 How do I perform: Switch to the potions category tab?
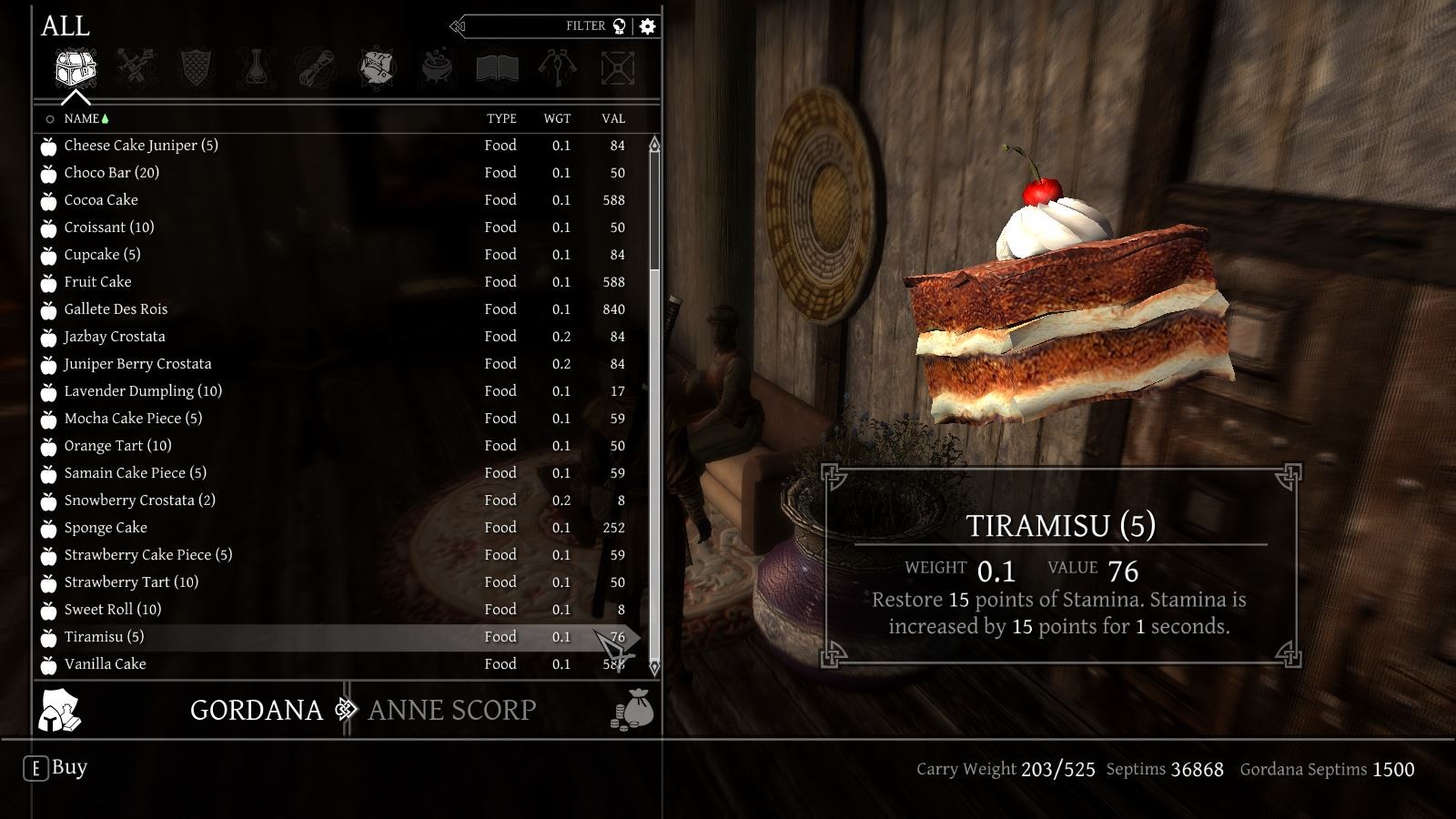(x=257, y=68)
